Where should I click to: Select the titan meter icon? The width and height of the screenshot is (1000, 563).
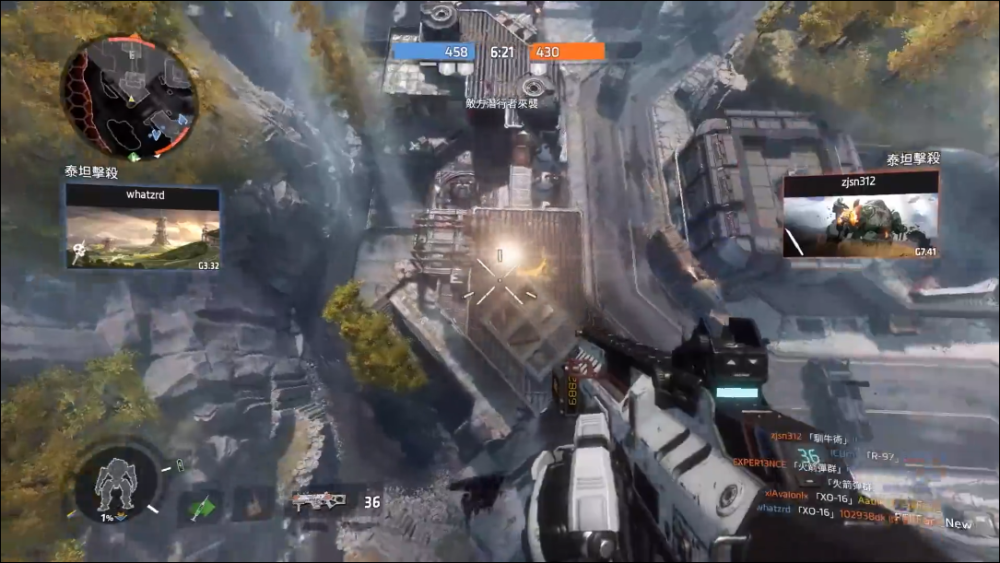tap(116, 484)
